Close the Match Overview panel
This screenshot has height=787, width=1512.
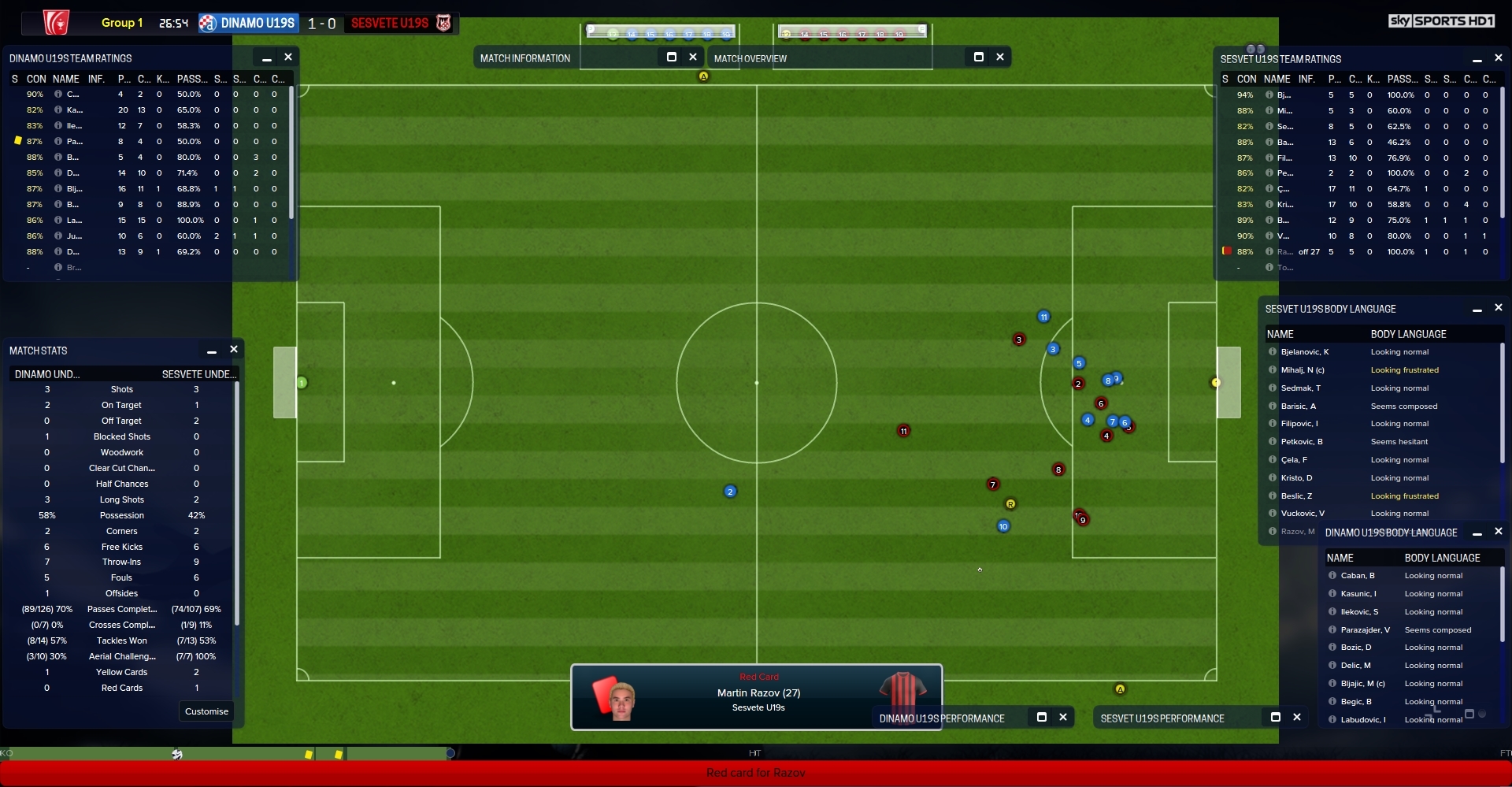(x=1000, y=57)
